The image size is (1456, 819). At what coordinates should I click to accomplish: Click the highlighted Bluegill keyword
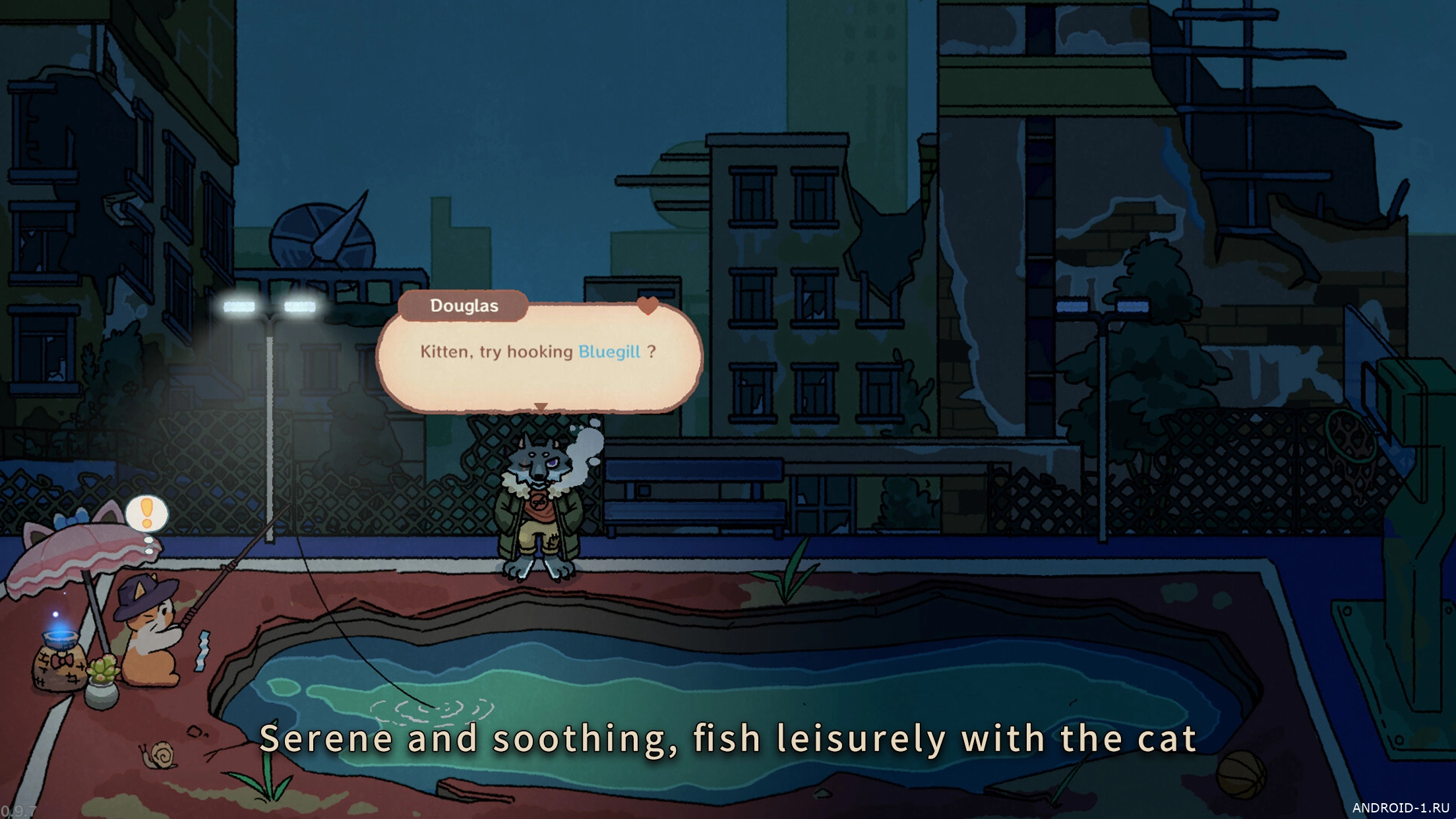pos(609,351)
